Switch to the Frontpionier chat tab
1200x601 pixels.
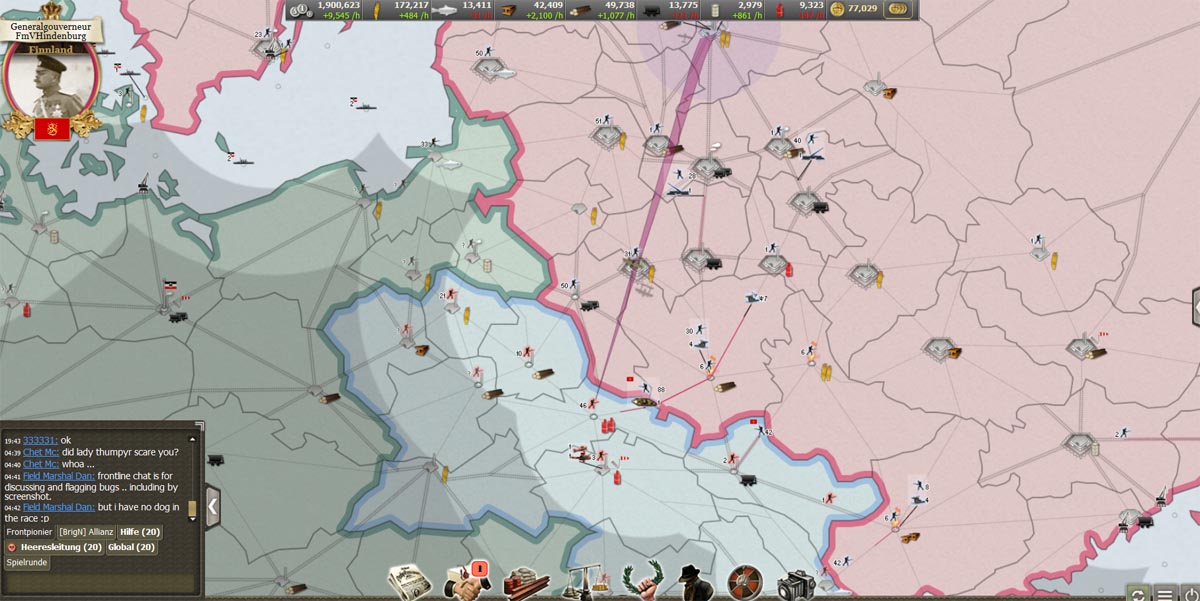28,532
